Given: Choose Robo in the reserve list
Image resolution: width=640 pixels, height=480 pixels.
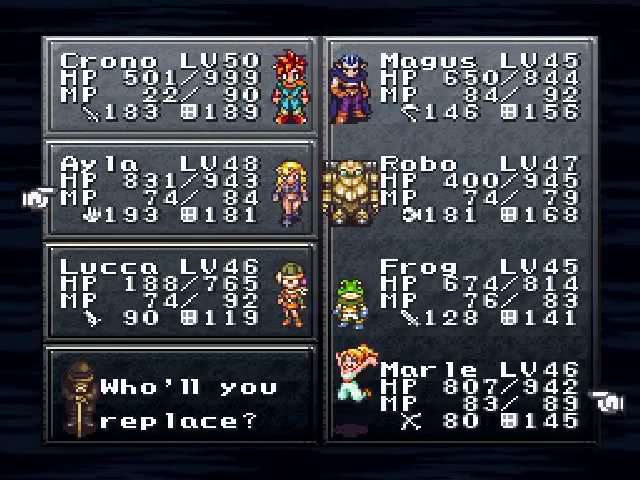Looking at the screenshot, I should pyautogui.click(x=460, y=190).
